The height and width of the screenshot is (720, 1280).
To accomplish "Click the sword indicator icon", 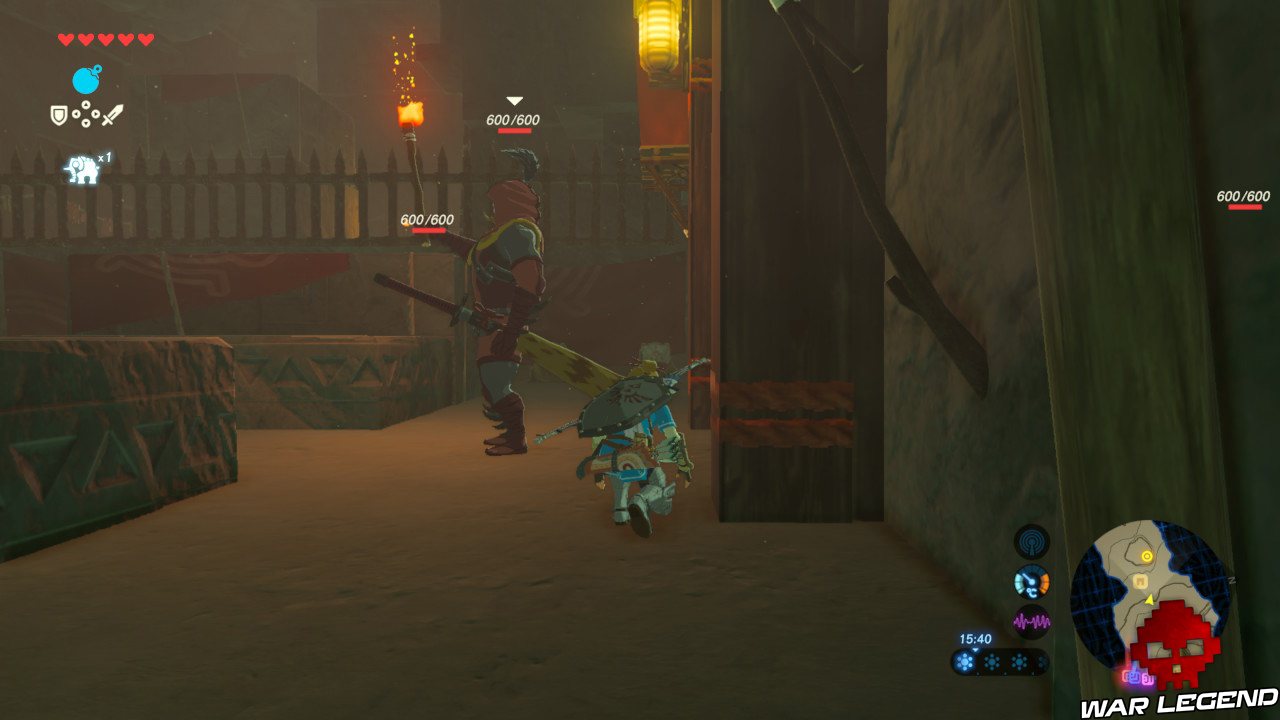I will (x=112, y=113).
